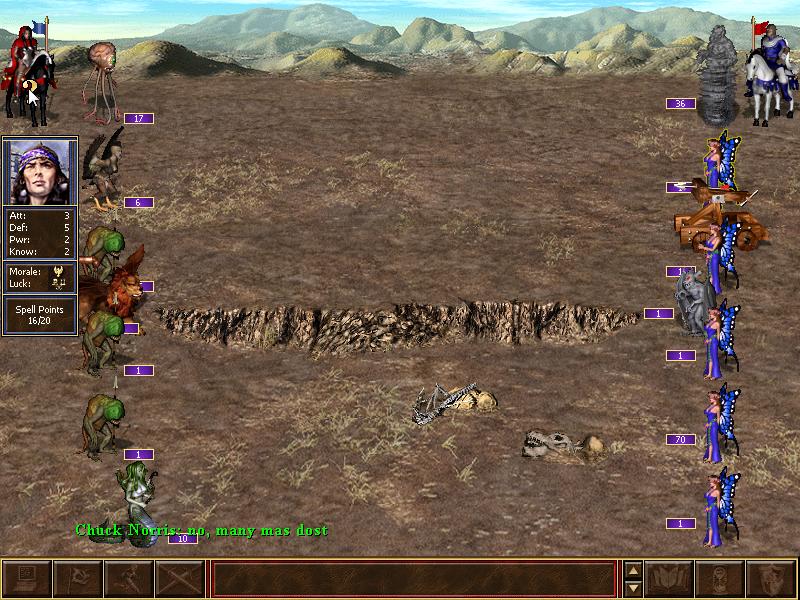Image resolution: width=800 pixels, height=600 pixels.
Task: Open the spellbook to cast a spell
Action: pyautogui.click(x=671, y=579)
